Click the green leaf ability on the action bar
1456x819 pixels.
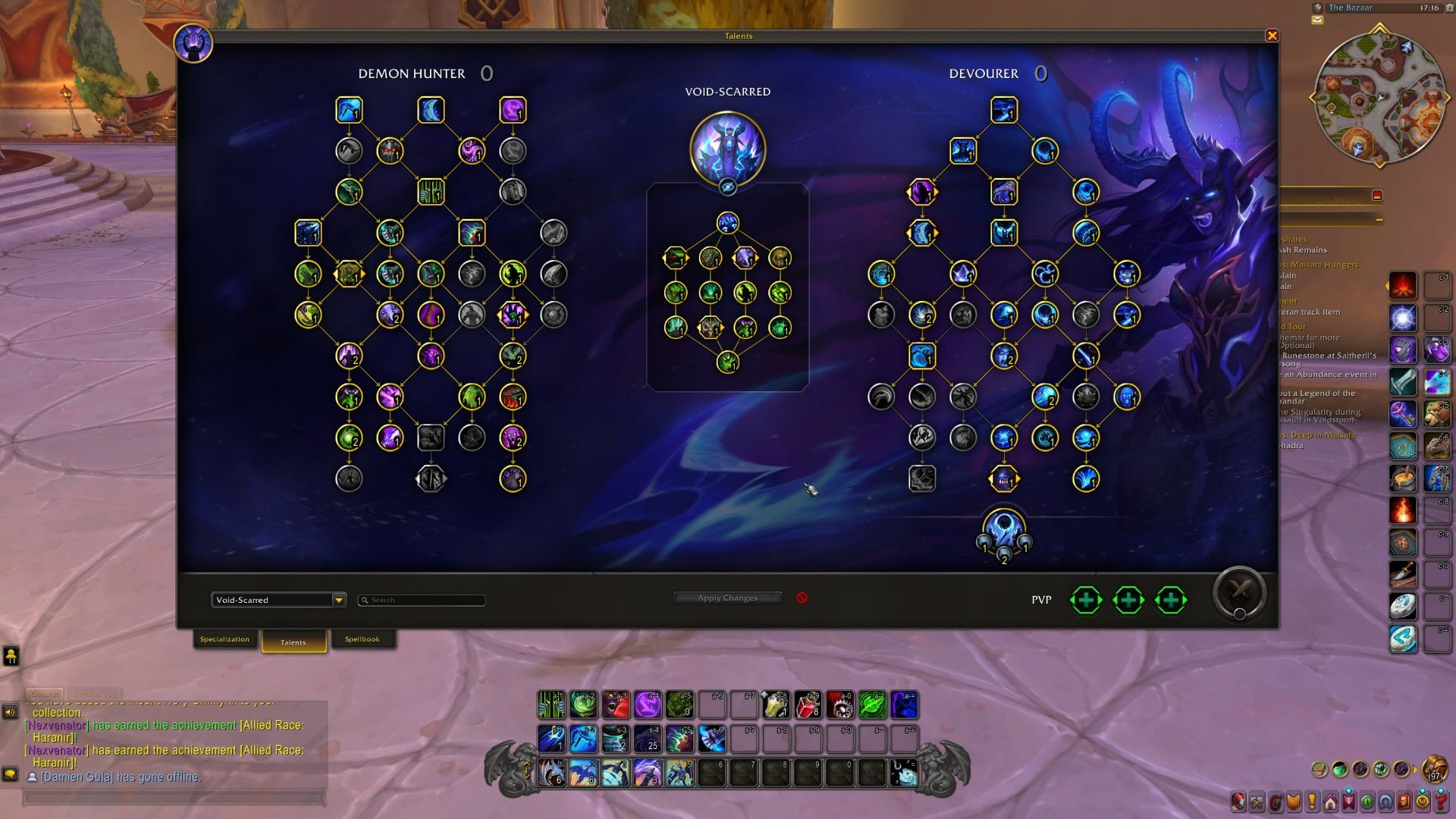871,705
